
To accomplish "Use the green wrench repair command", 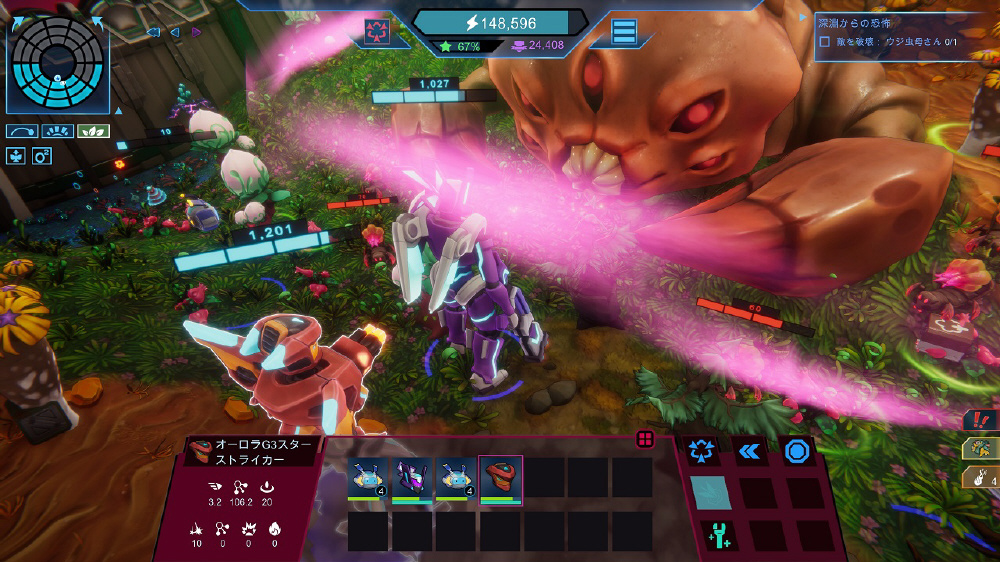I will [x=715, y=535].
